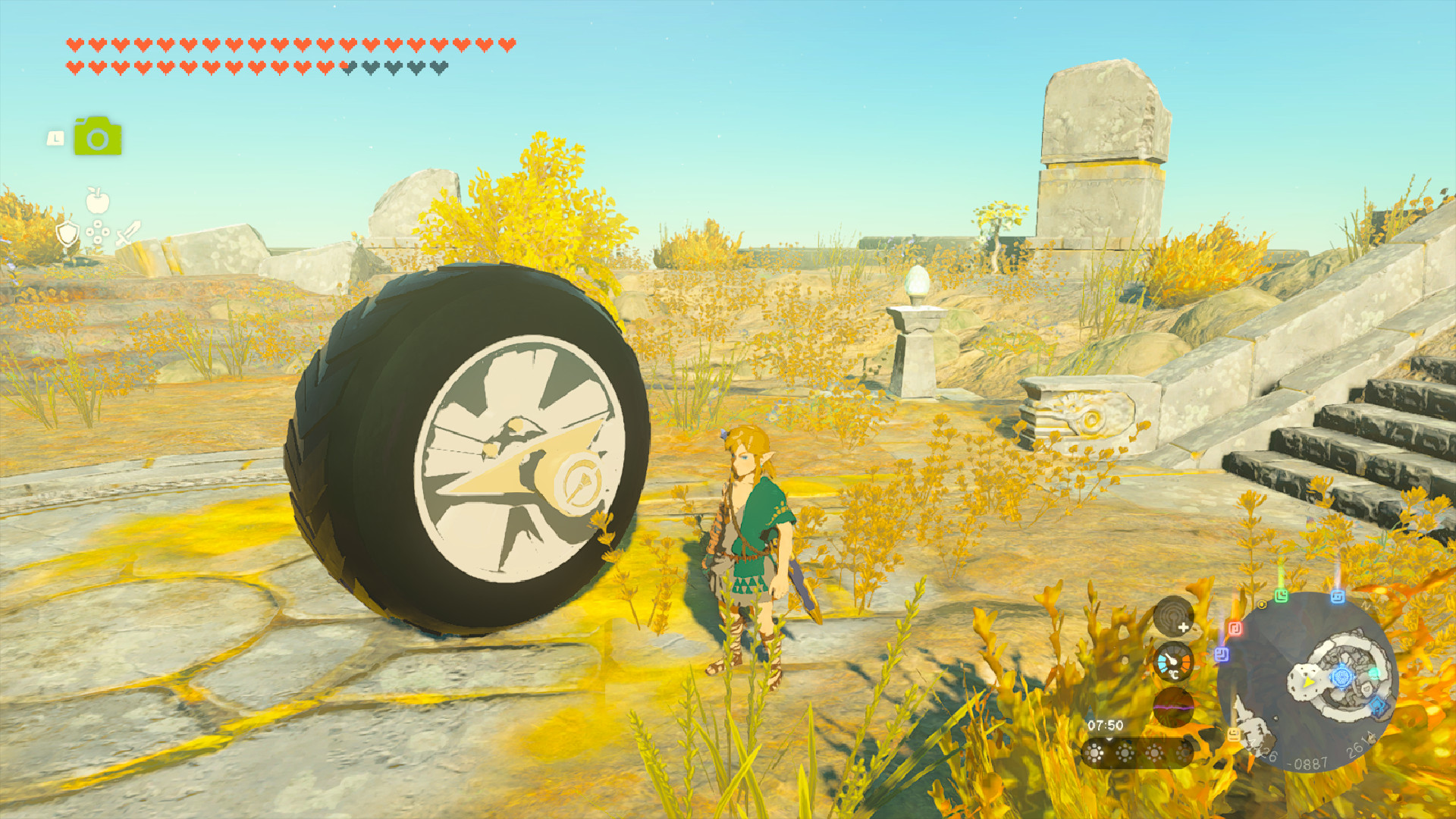Click the 07:50 time display
1456x819 pixels.
click(1105, 724)
